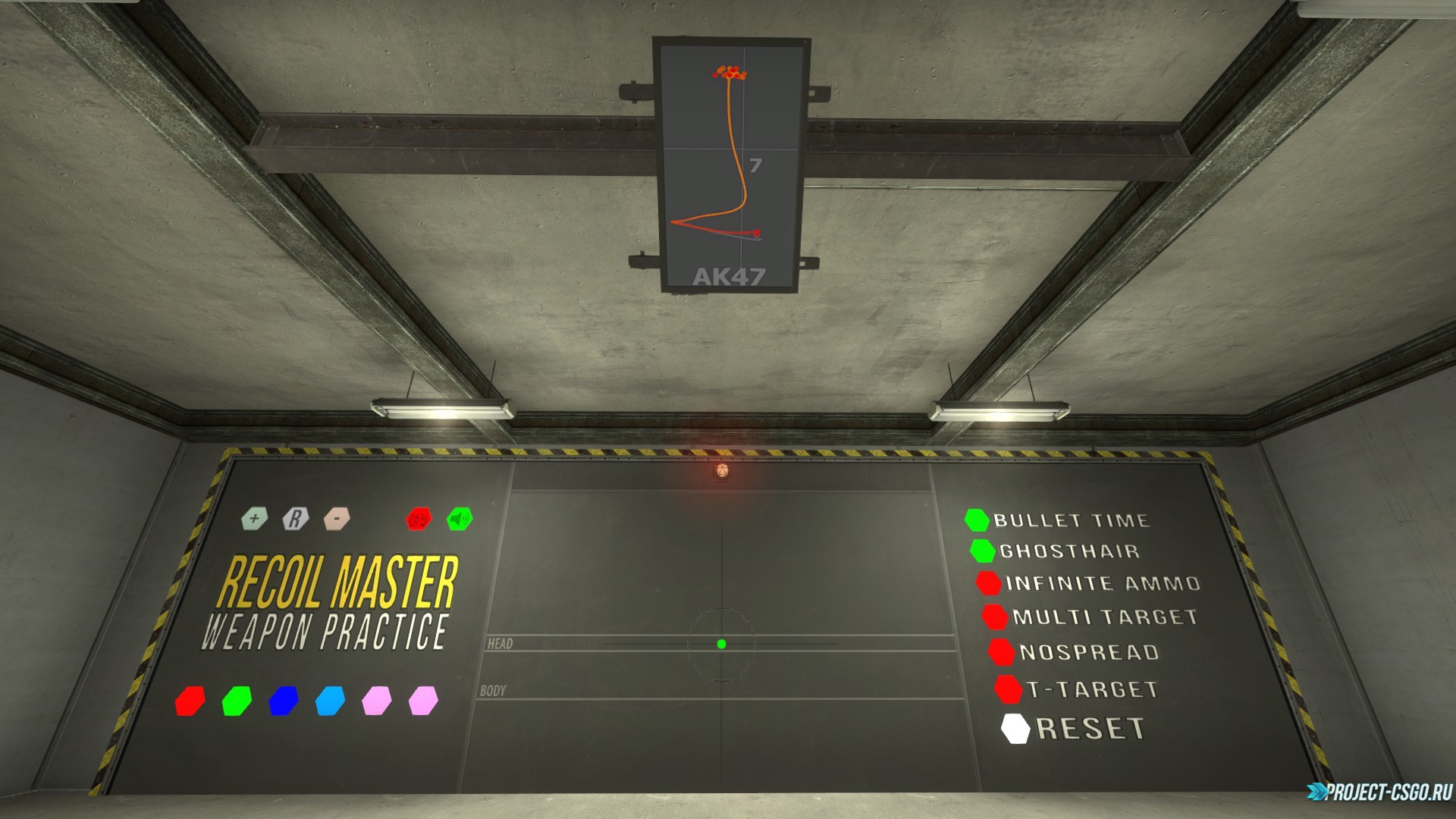Enable the Nospread option
Screen dimensions: 1456x819
1001,651
